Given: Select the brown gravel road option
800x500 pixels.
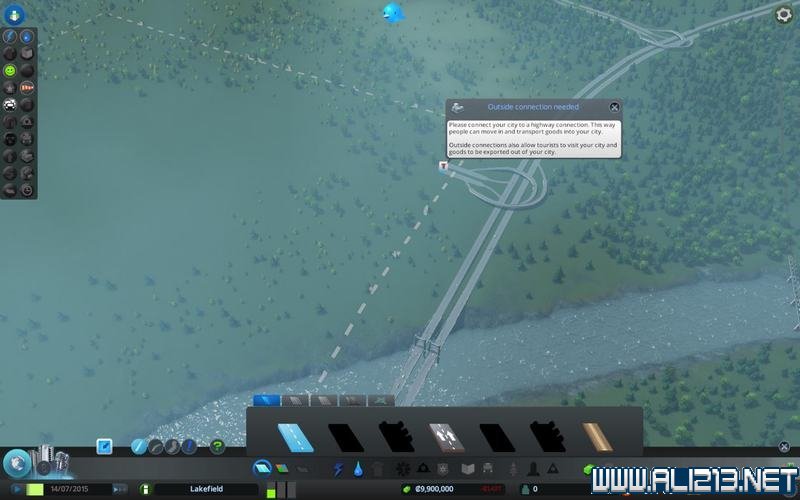Looking at the screenshot, I should (x=597, y=438).
